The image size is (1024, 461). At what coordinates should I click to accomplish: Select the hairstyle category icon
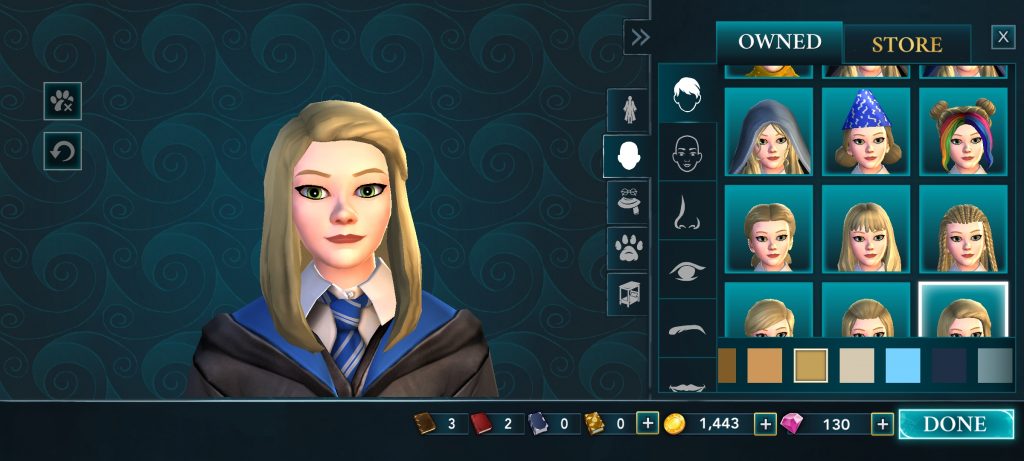[x=687, y=94]
